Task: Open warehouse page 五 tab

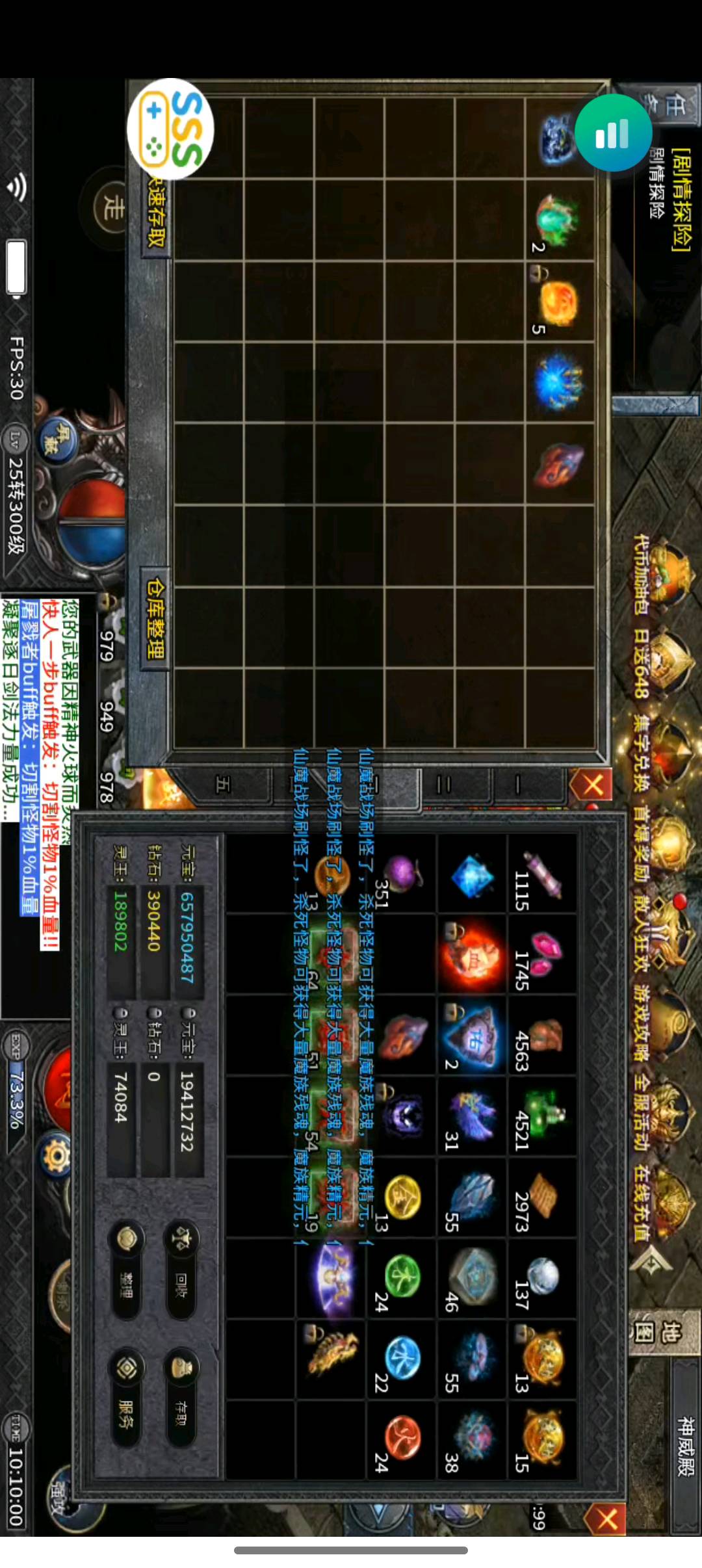Action: [x=223, y=785]
